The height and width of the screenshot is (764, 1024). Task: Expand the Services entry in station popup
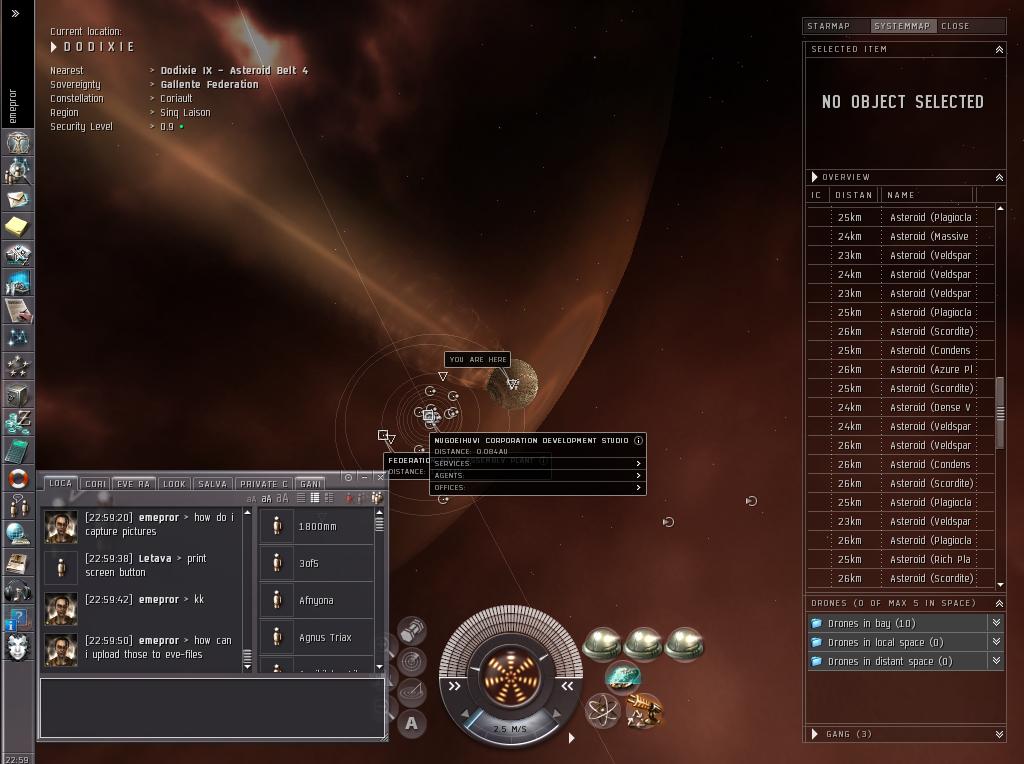(538, 464)
